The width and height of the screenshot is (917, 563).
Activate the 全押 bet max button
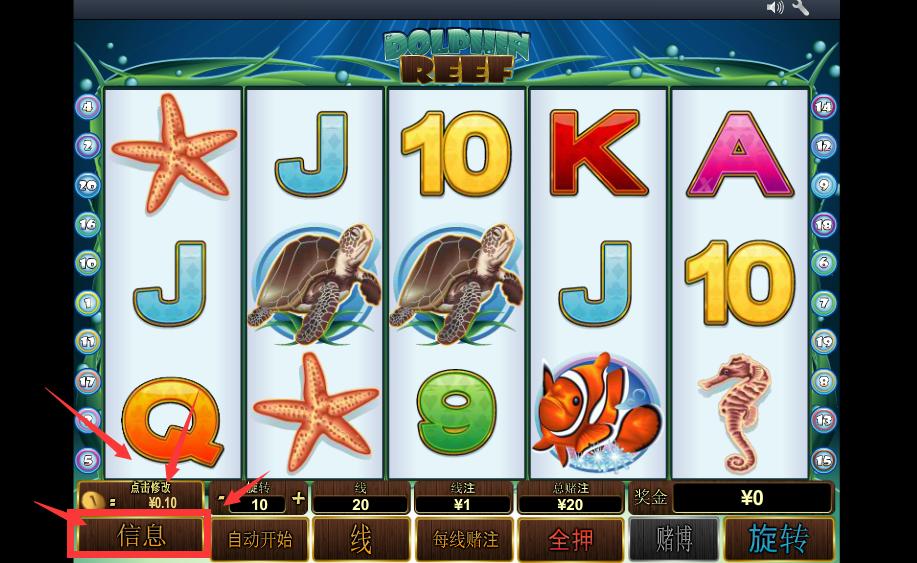click(571, 539)
